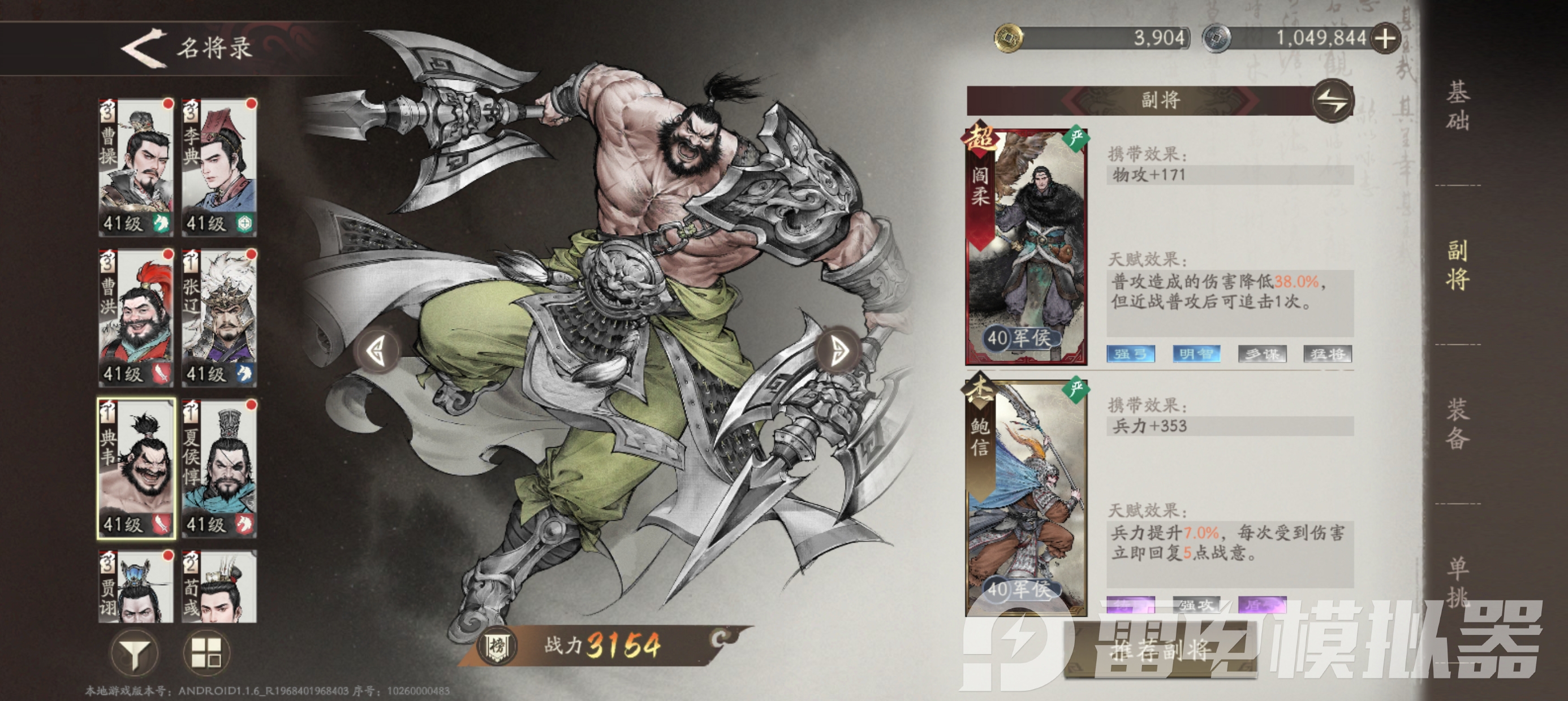This screenshot has width=1568, height=701.
Task: Select the 典韦 hero card
Action: [x=136, y=469]
